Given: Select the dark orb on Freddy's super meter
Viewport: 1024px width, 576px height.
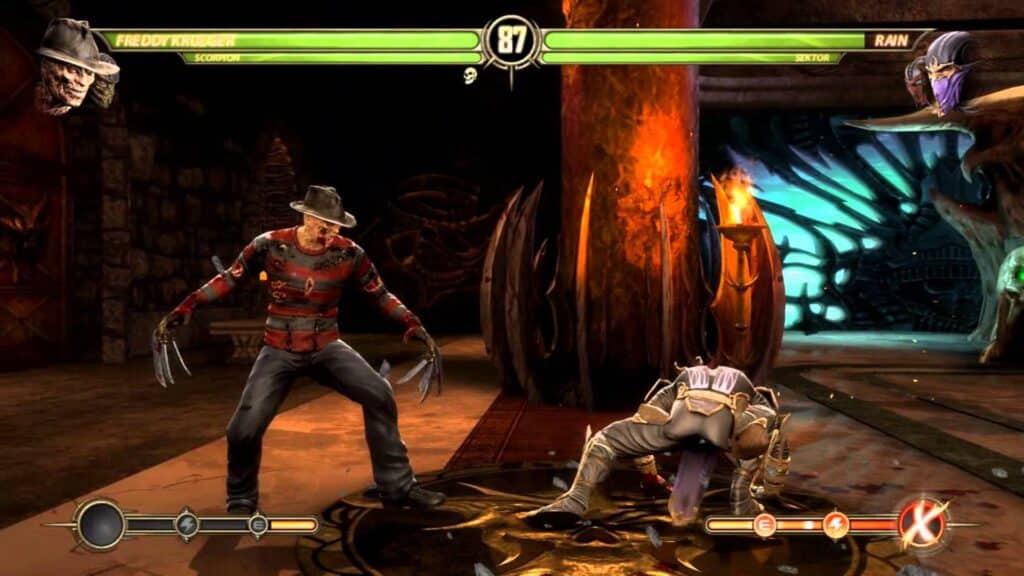Looking at the screenshot, I should coord(101,524).
